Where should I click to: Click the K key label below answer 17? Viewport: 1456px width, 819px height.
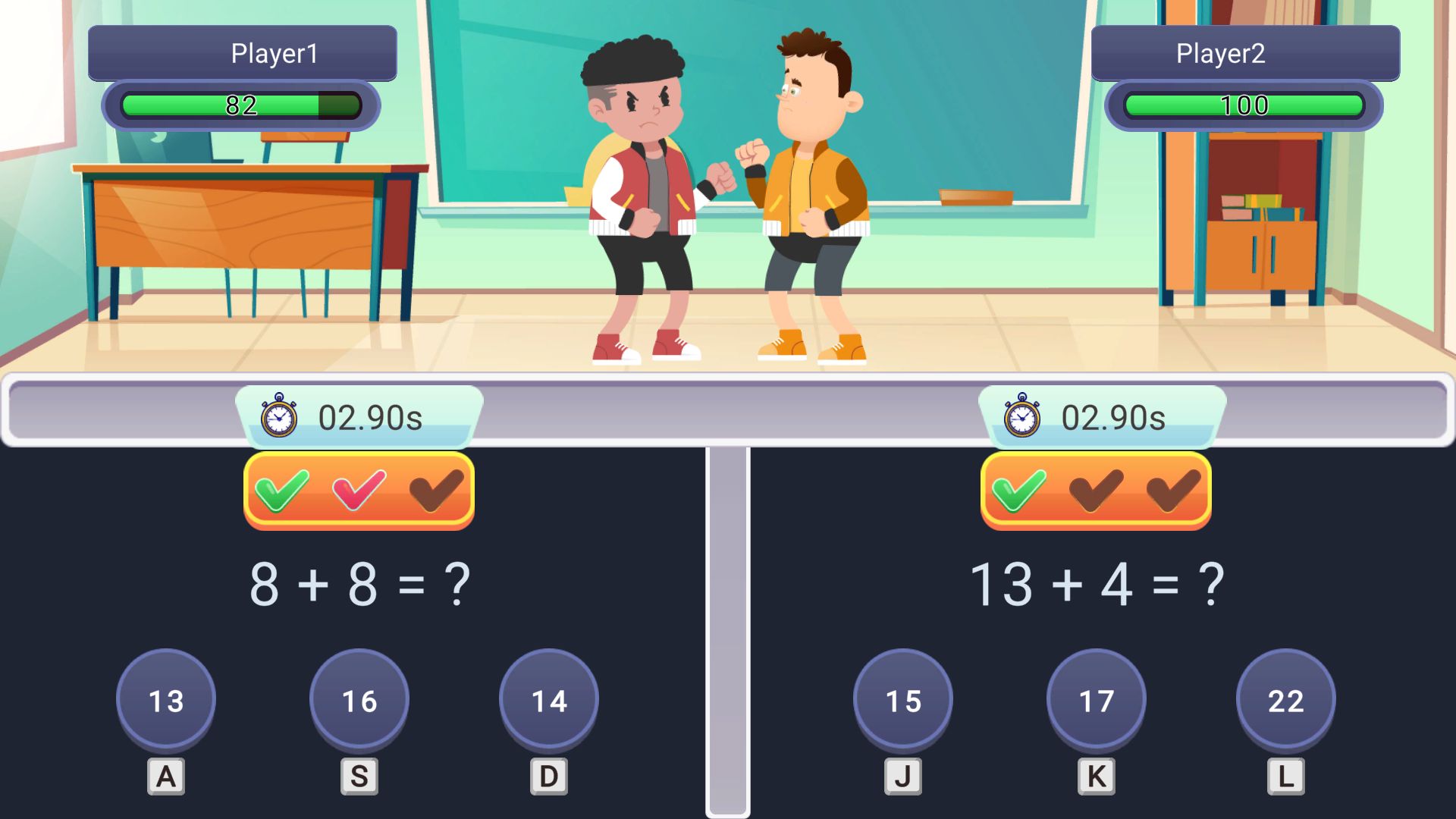pyautogui.click(x=1095, y=776)
